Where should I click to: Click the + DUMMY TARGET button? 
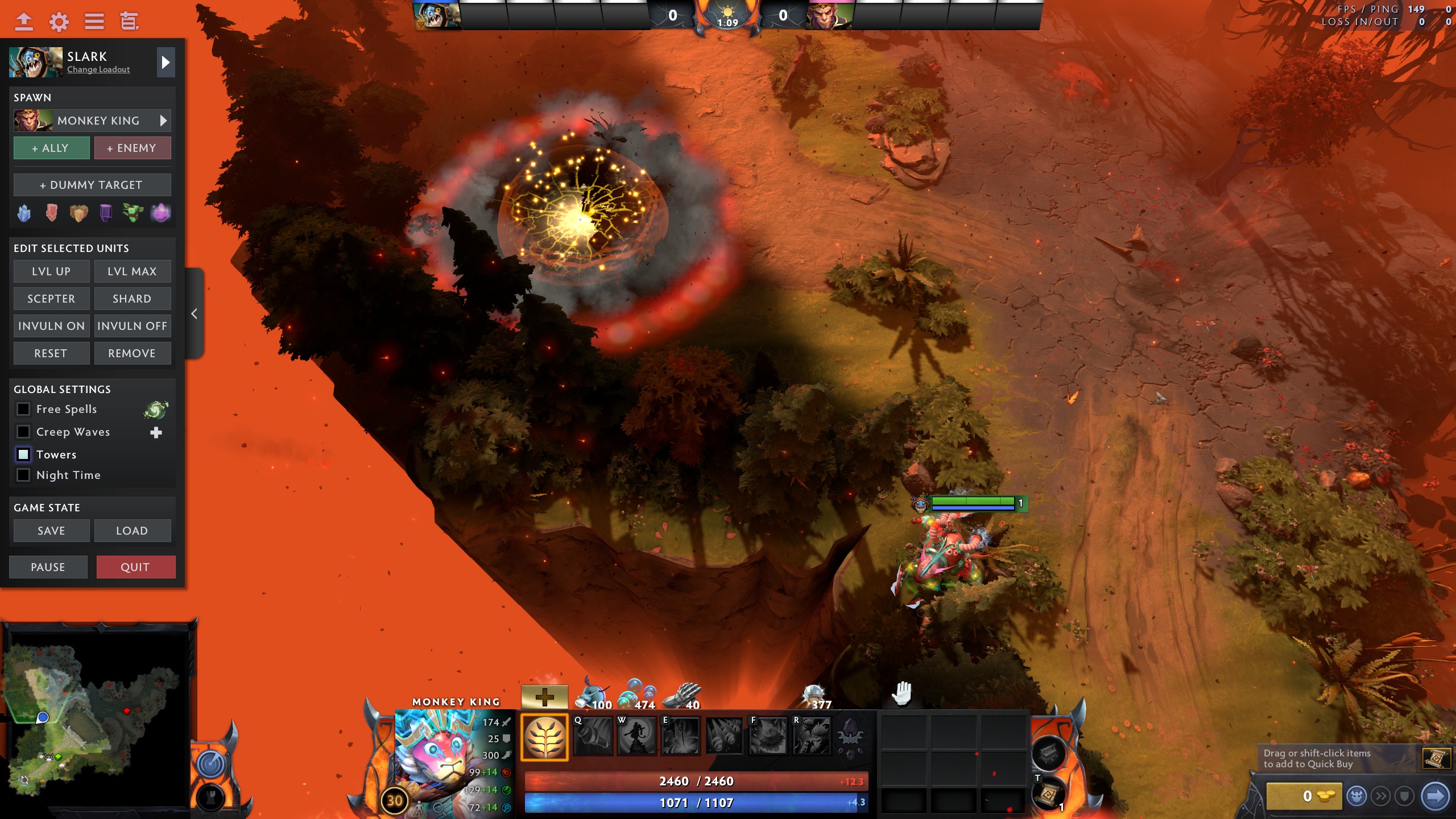pos(92,184)
